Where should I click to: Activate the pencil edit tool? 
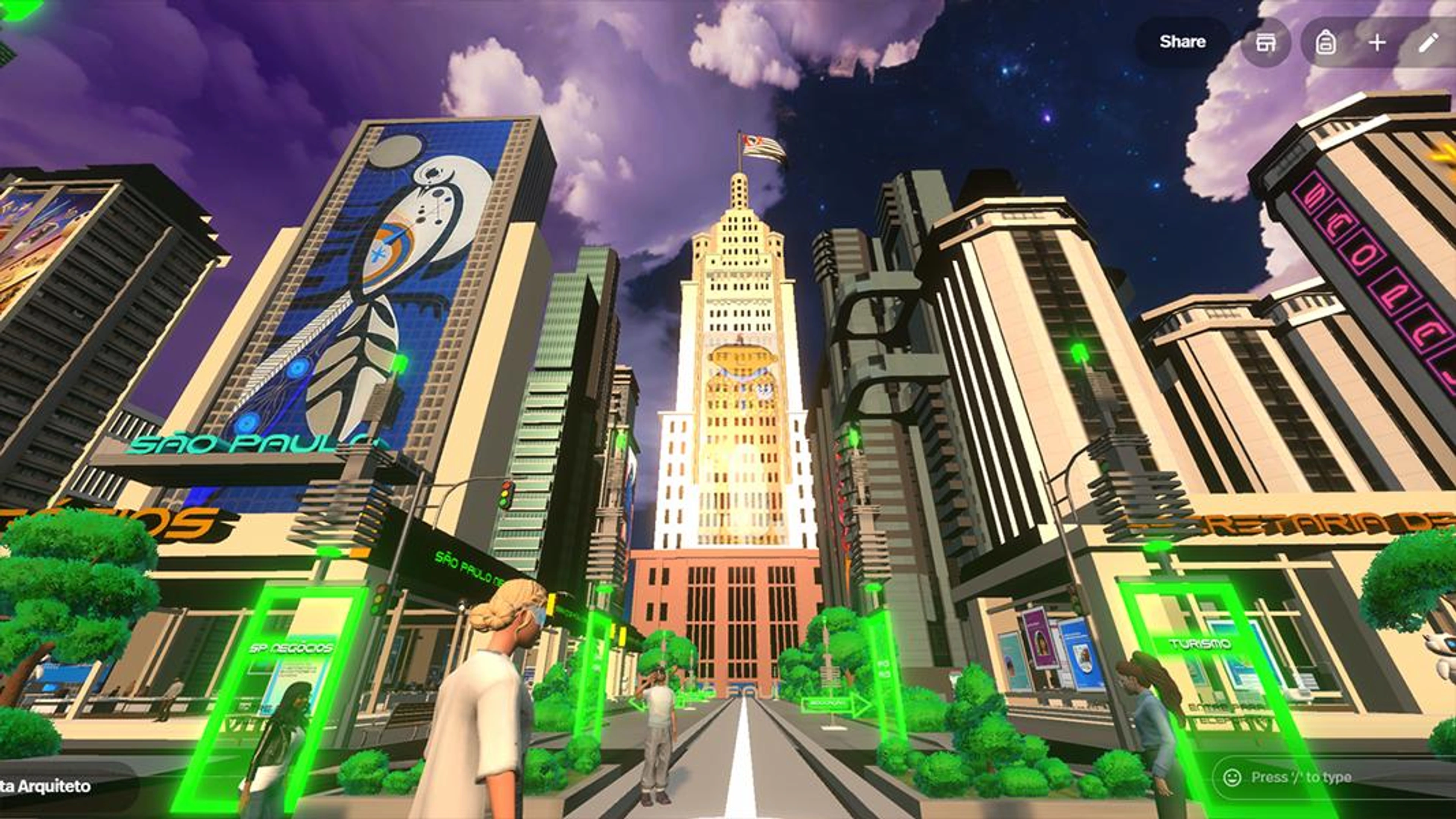pyautogui.click(x=1428, y=42)
